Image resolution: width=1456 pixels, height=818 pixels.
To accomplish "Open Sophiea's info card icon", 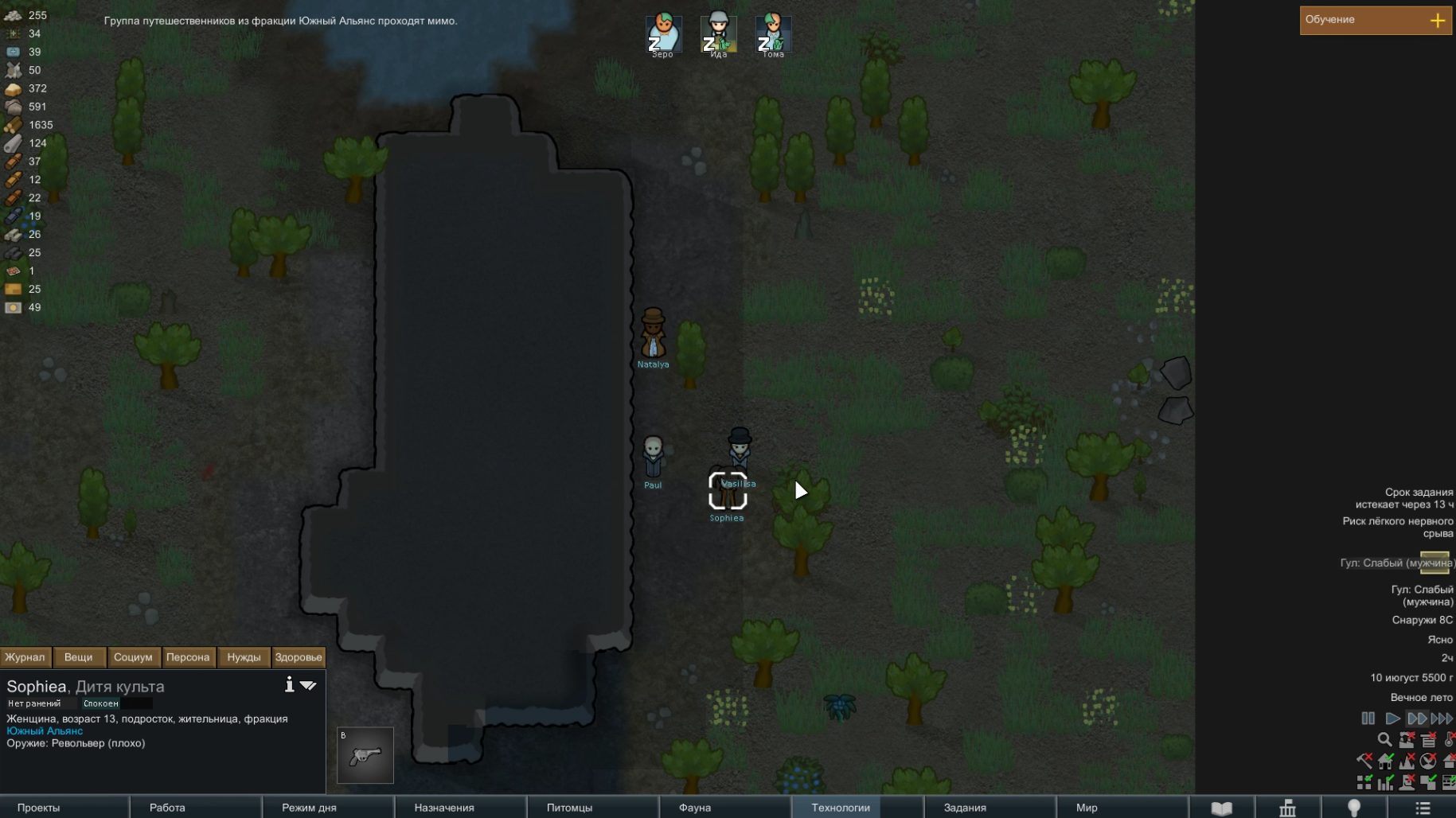I will coord(289,684).
